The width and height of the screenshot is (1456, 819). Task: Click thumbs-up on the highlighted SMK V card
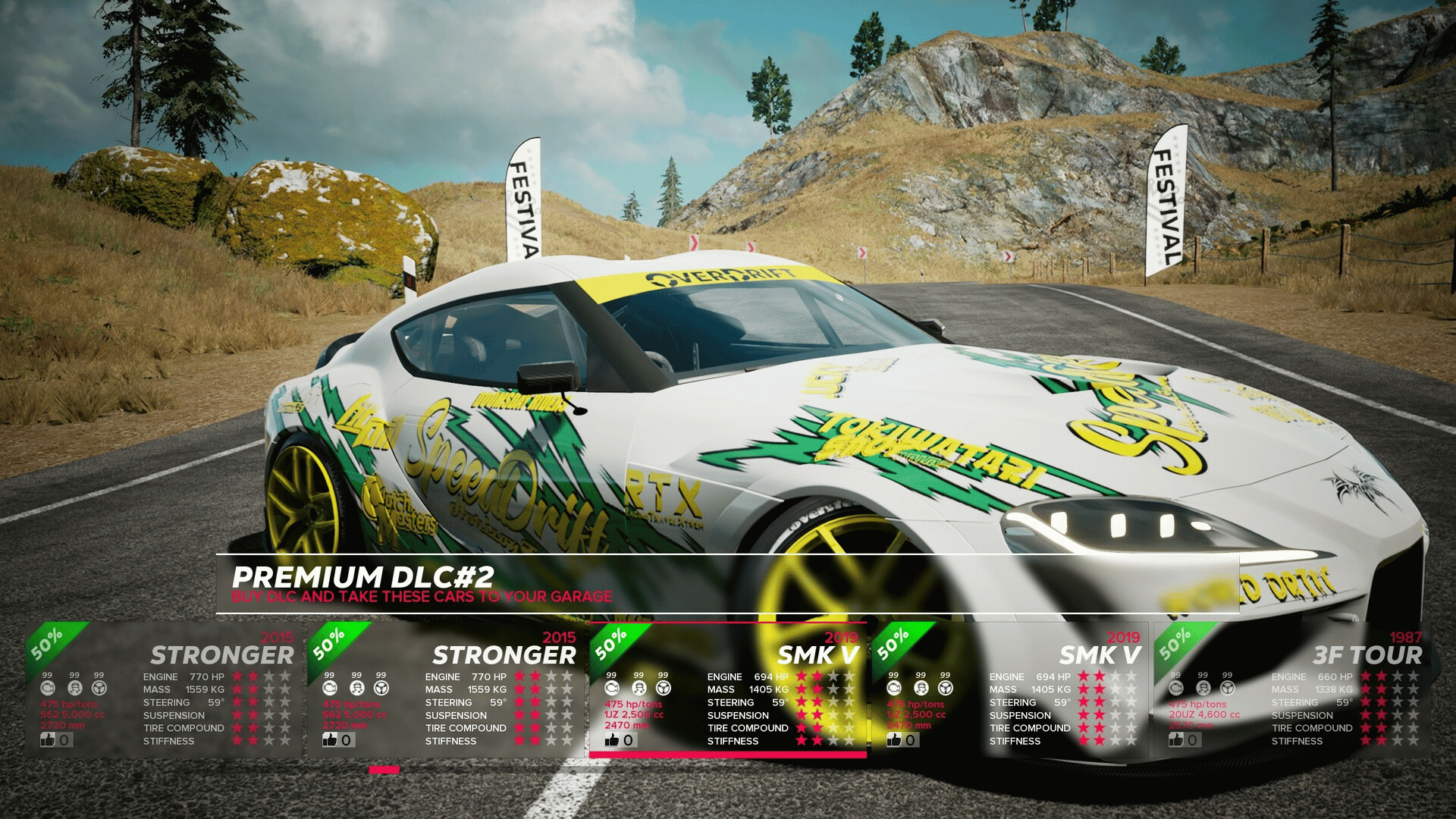click(x=613, y=740)
